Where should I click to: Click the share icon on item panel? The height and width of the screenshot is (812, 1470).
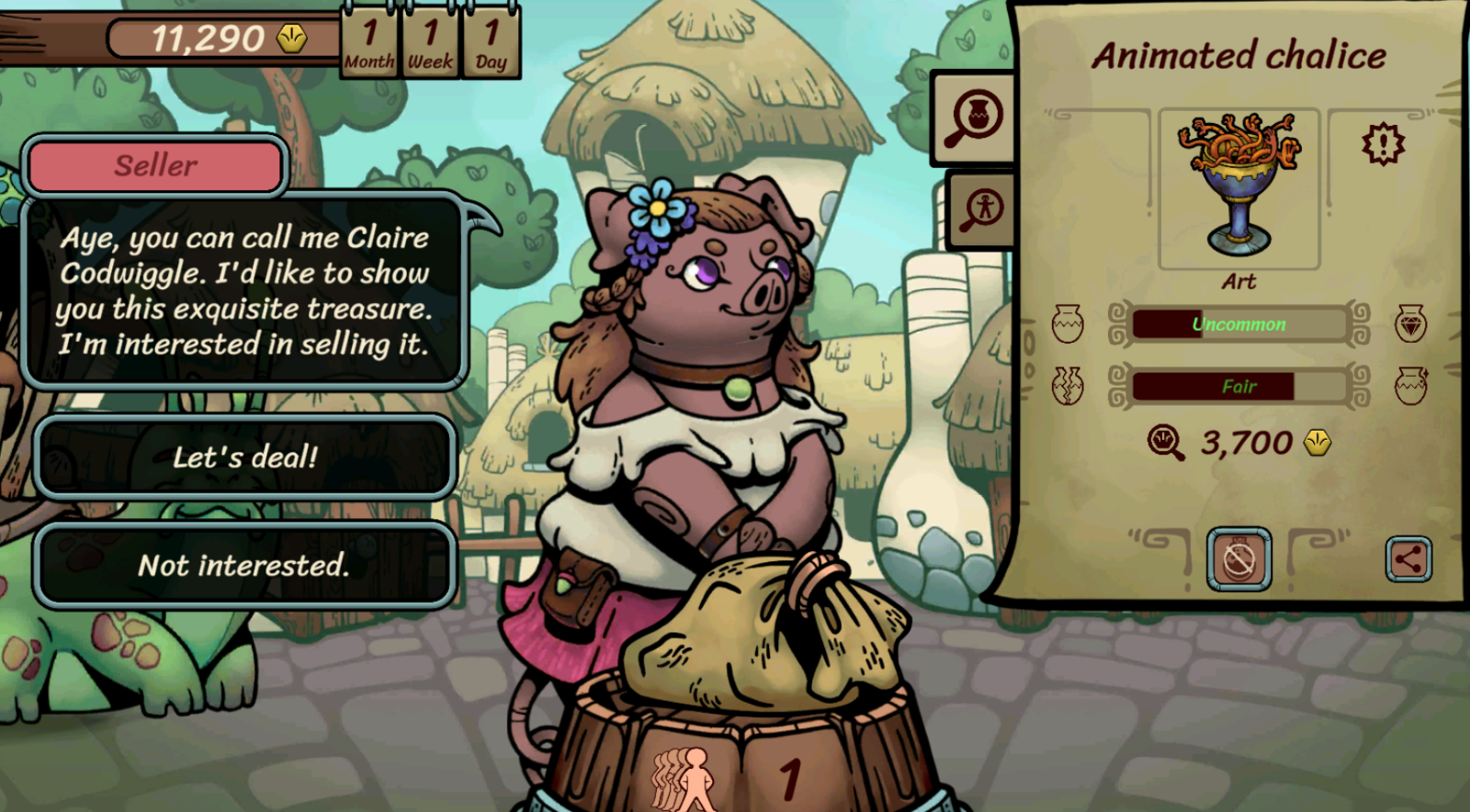[1408, 558]
